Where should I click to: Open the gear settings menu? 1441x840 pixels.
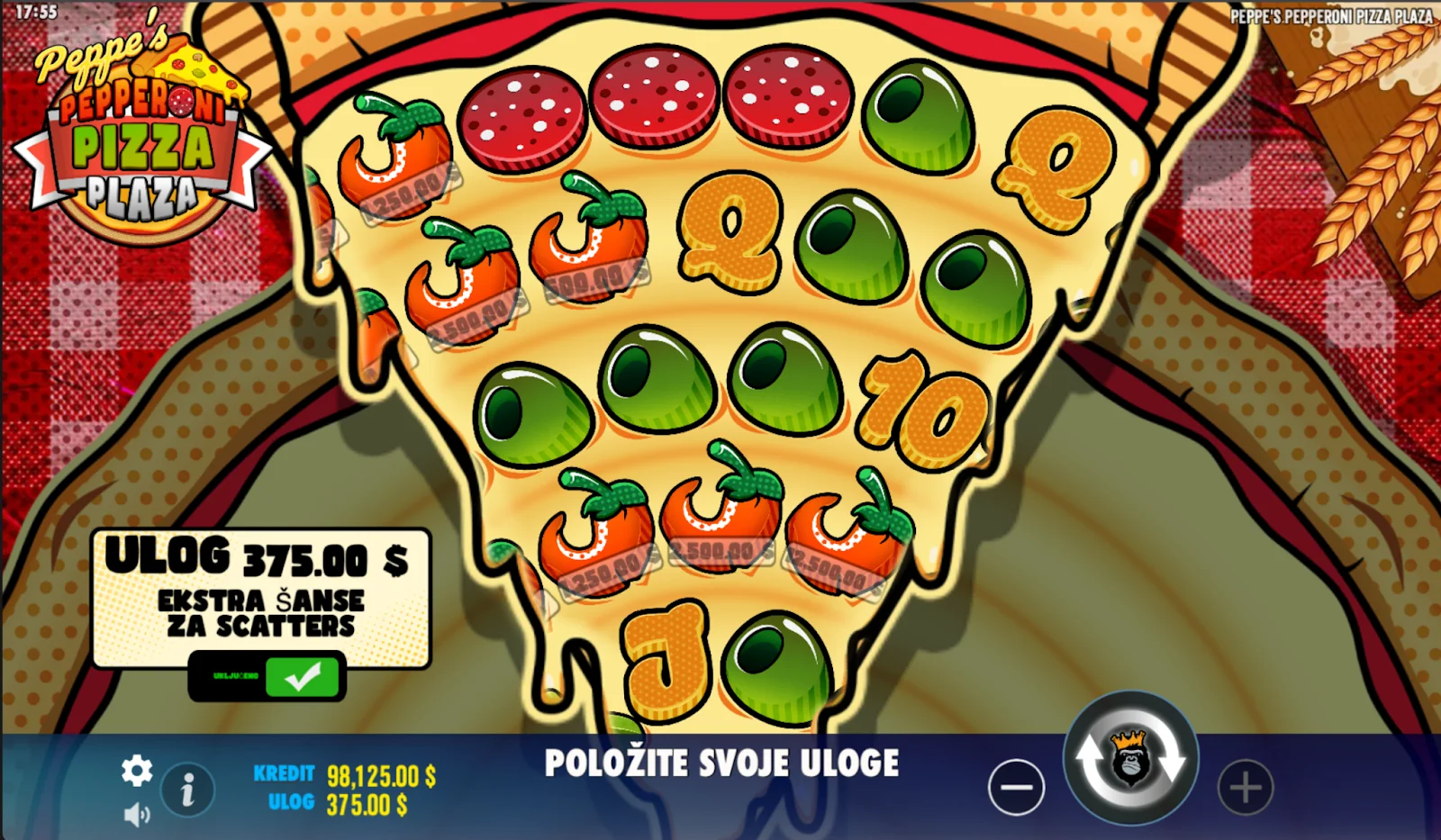pos(137,771)
